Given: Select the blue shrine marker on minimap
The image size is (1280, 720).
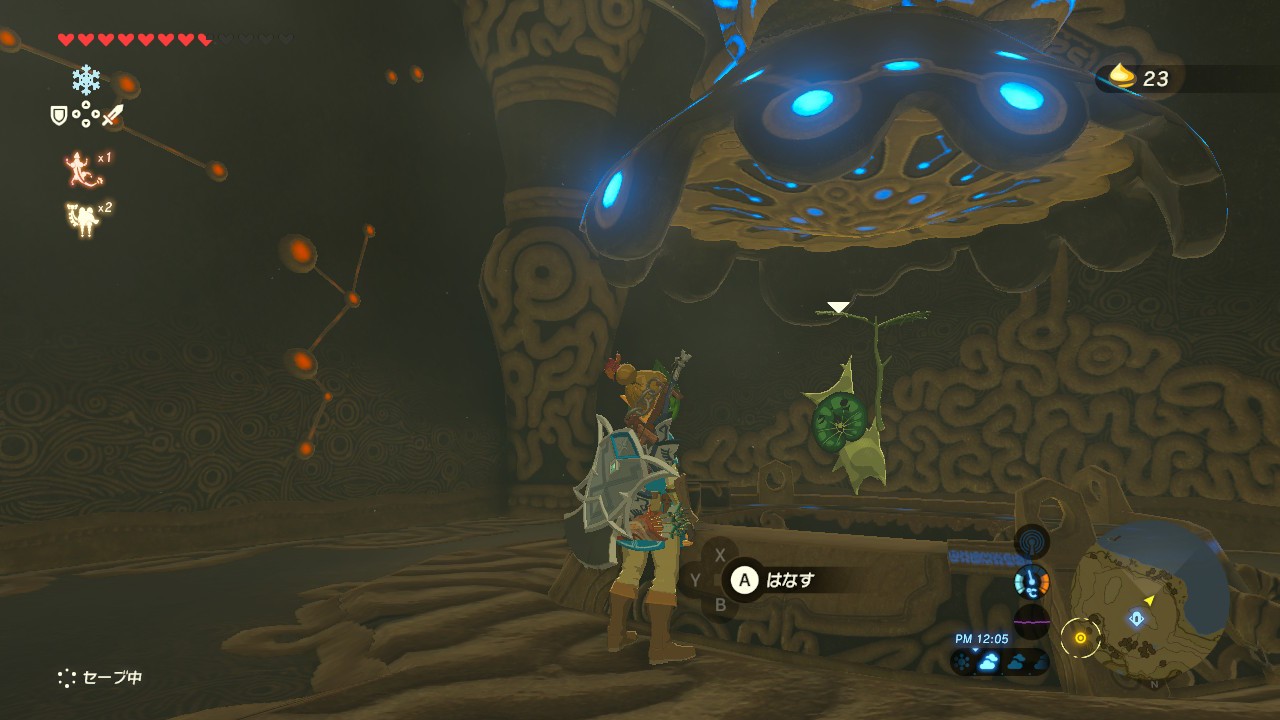Looking at the screenshot, I should [x=1136, y=618].
